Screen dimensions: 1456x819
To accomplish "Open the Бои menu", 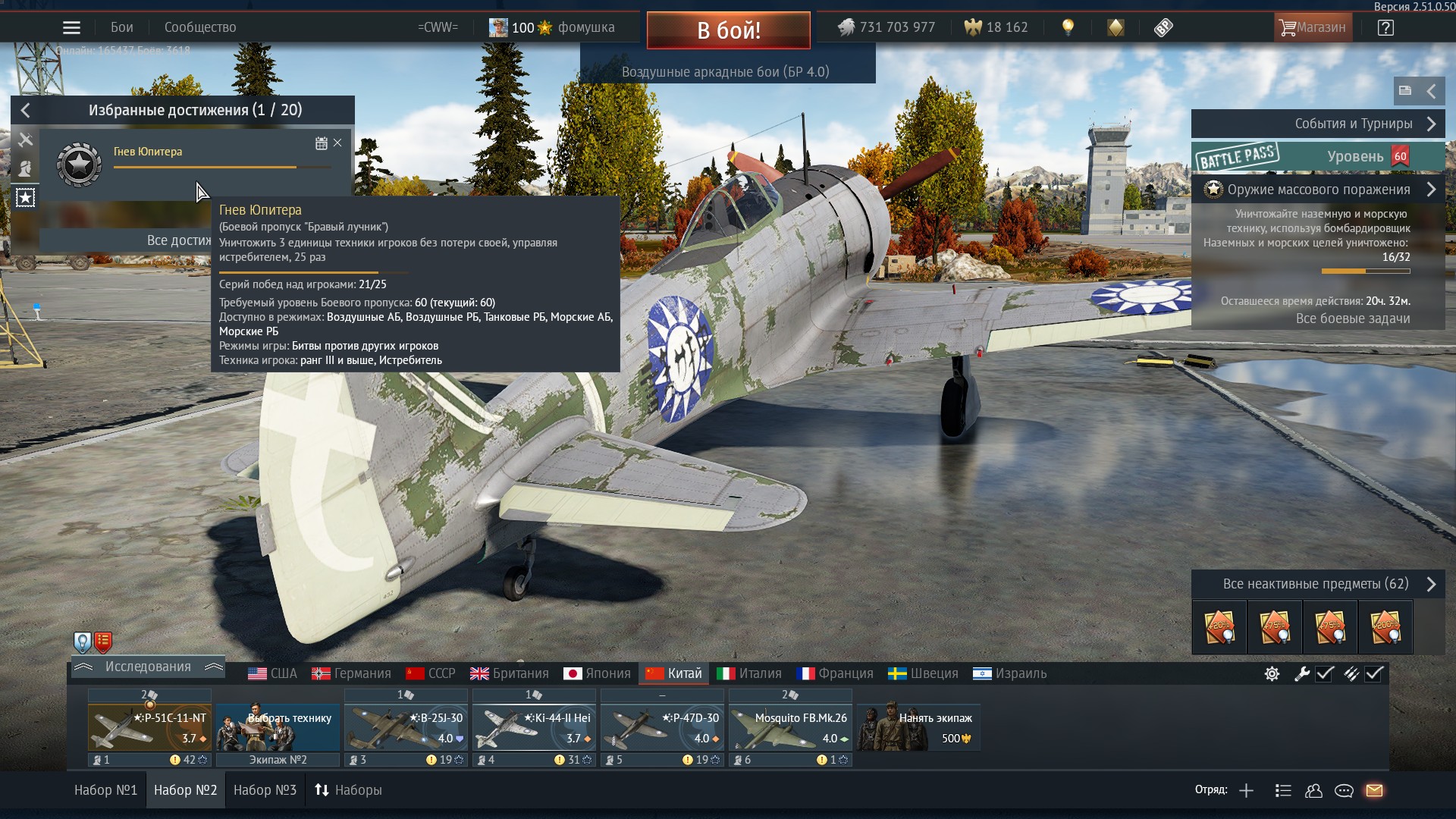I will [x=121, y=28].
